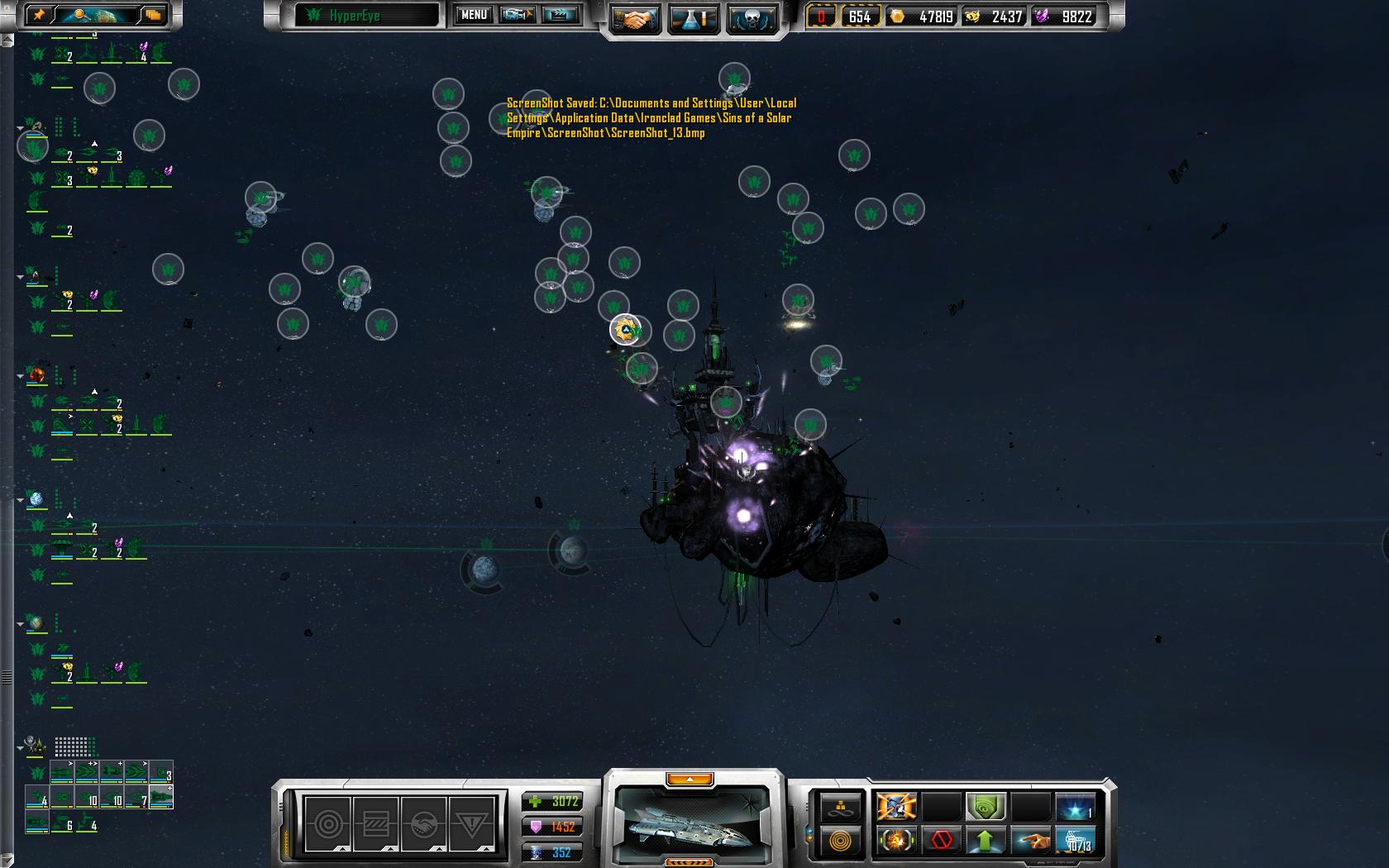This screenshot has width=1389, height=868.
Task: Open the MENU button
Action: coord(474,15)
